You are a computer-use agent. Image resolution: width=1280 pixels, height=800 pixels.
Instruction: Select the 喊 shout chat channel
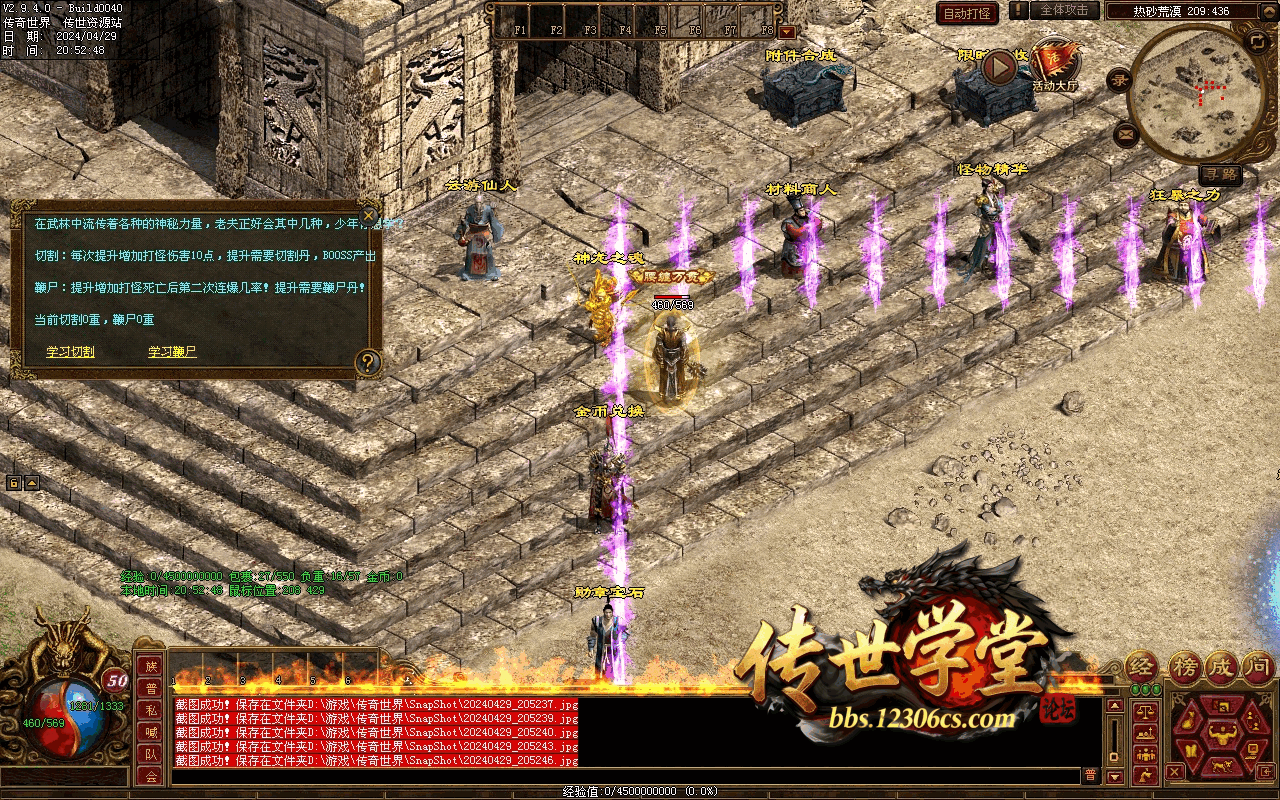151,733
